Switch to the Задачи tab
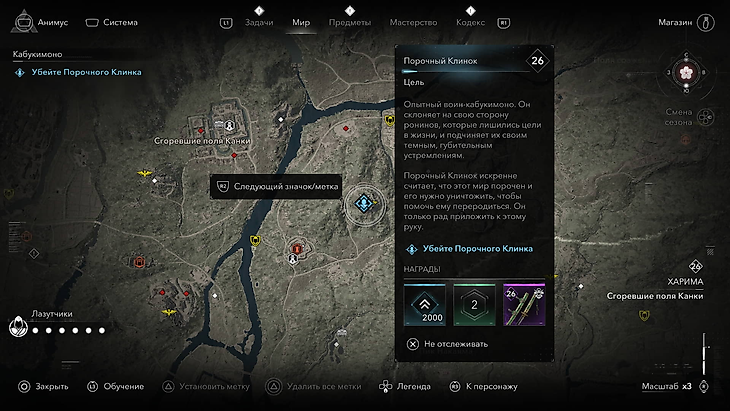This screenshot has width=730, height=411. pyautogui.click(x=258, y=21)
